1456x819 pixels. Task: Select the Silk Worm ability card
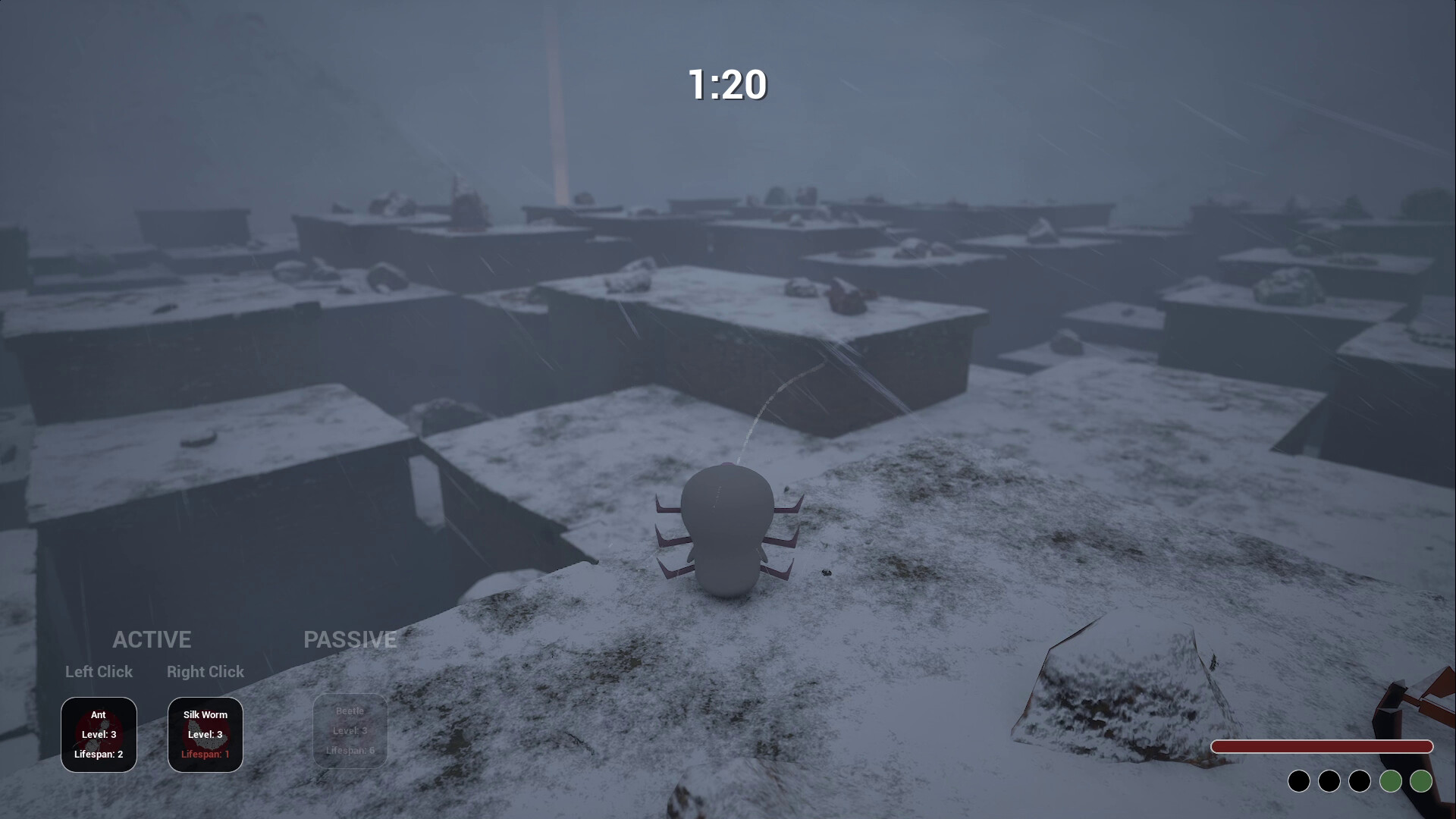point(205,734)
